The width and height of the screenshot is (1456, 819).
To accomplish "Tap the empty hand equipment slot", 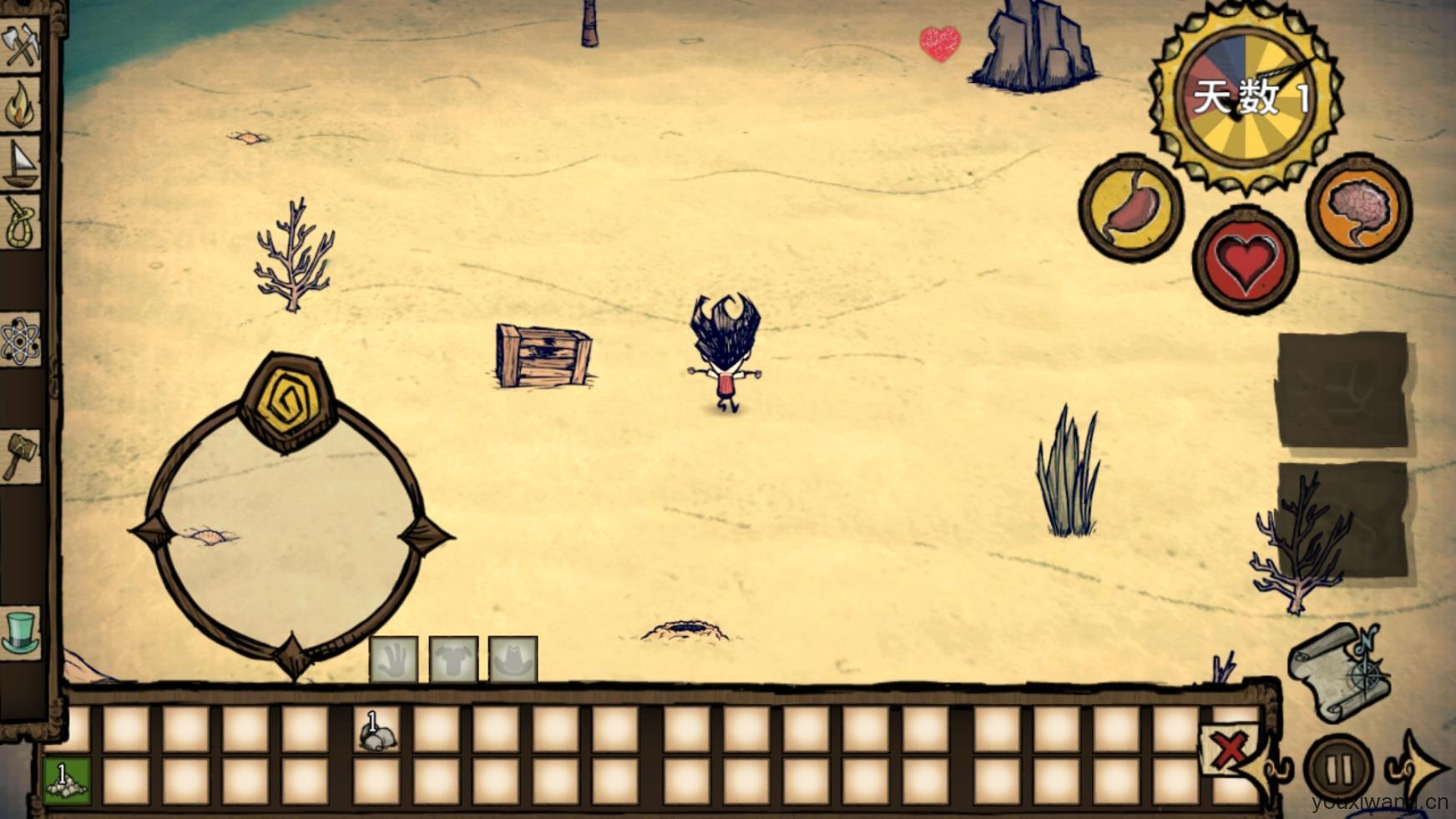I will (394, 660).
